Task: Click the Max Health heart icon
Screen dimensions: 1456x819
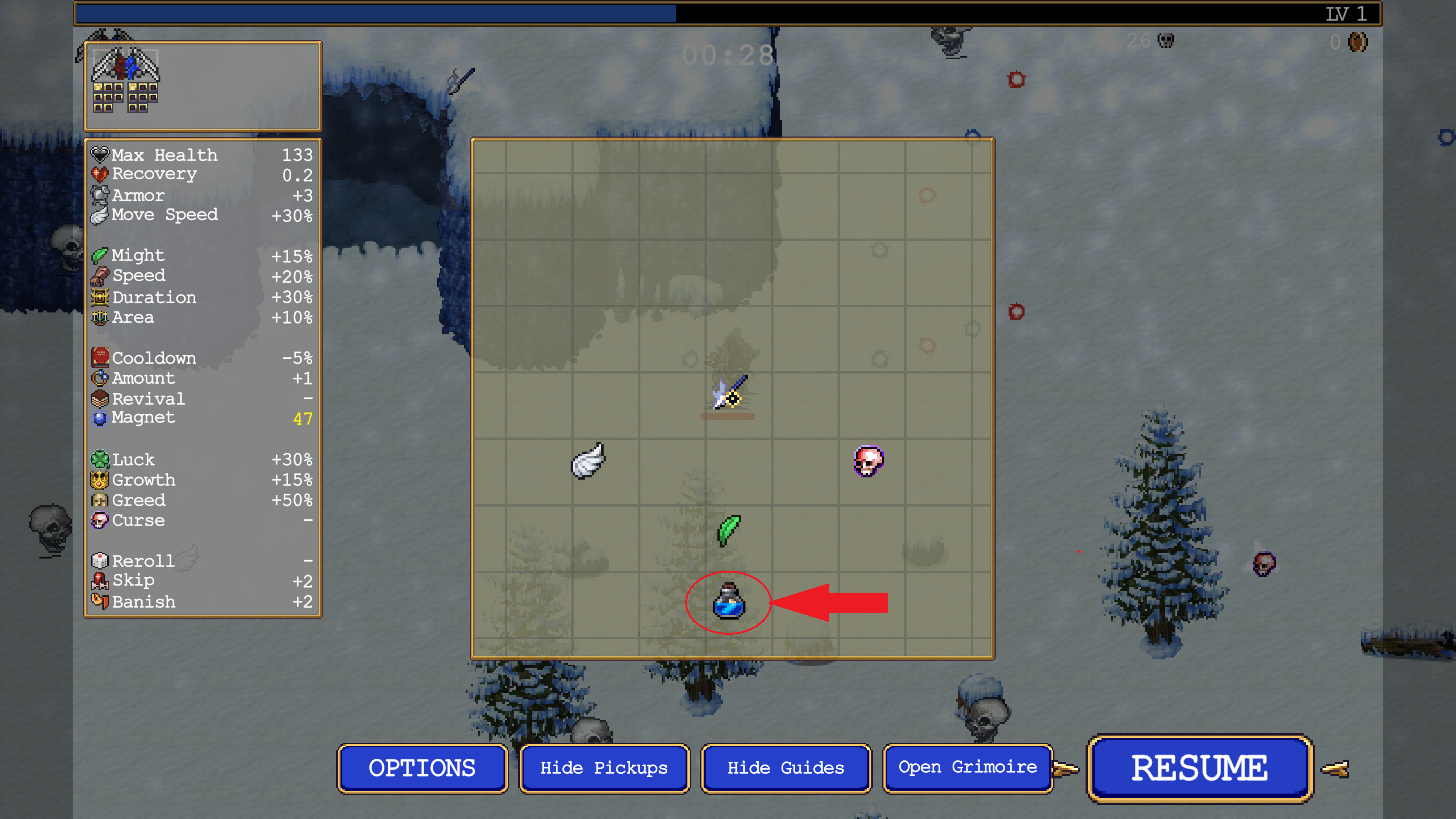Action: (99, 154)
